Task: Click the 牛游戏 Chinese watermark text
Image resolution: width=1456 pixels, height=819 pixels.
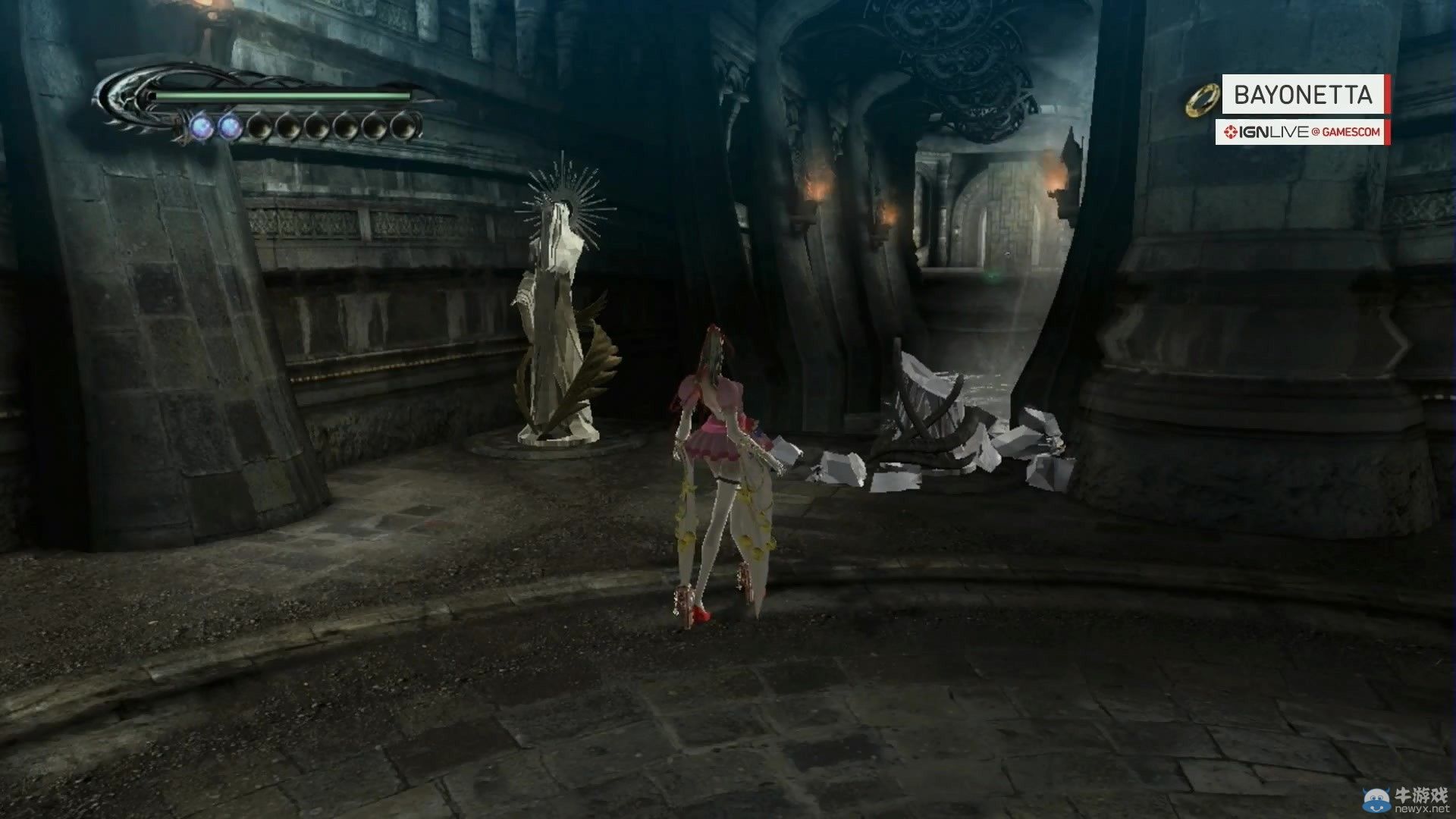Action: [1421, 795]
